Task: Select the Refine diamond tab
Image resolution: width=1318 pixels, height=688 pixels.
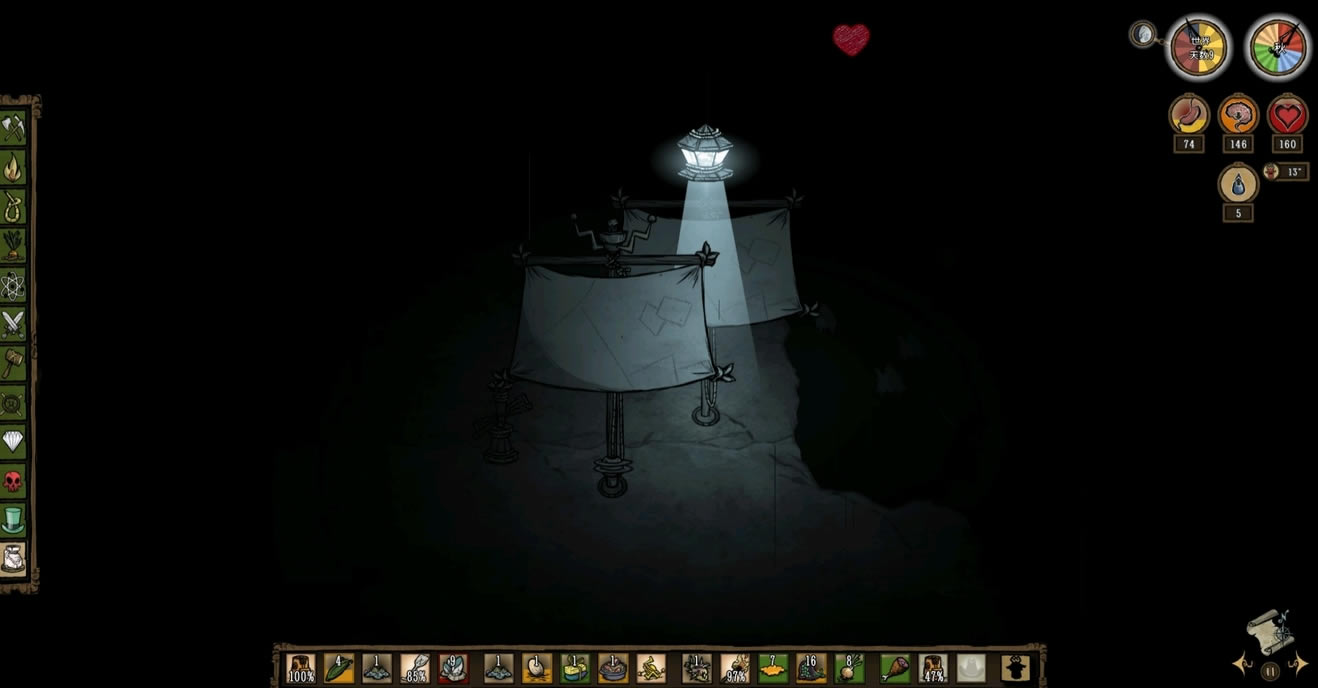Action: pyautogui.click(x=13, y=441)
